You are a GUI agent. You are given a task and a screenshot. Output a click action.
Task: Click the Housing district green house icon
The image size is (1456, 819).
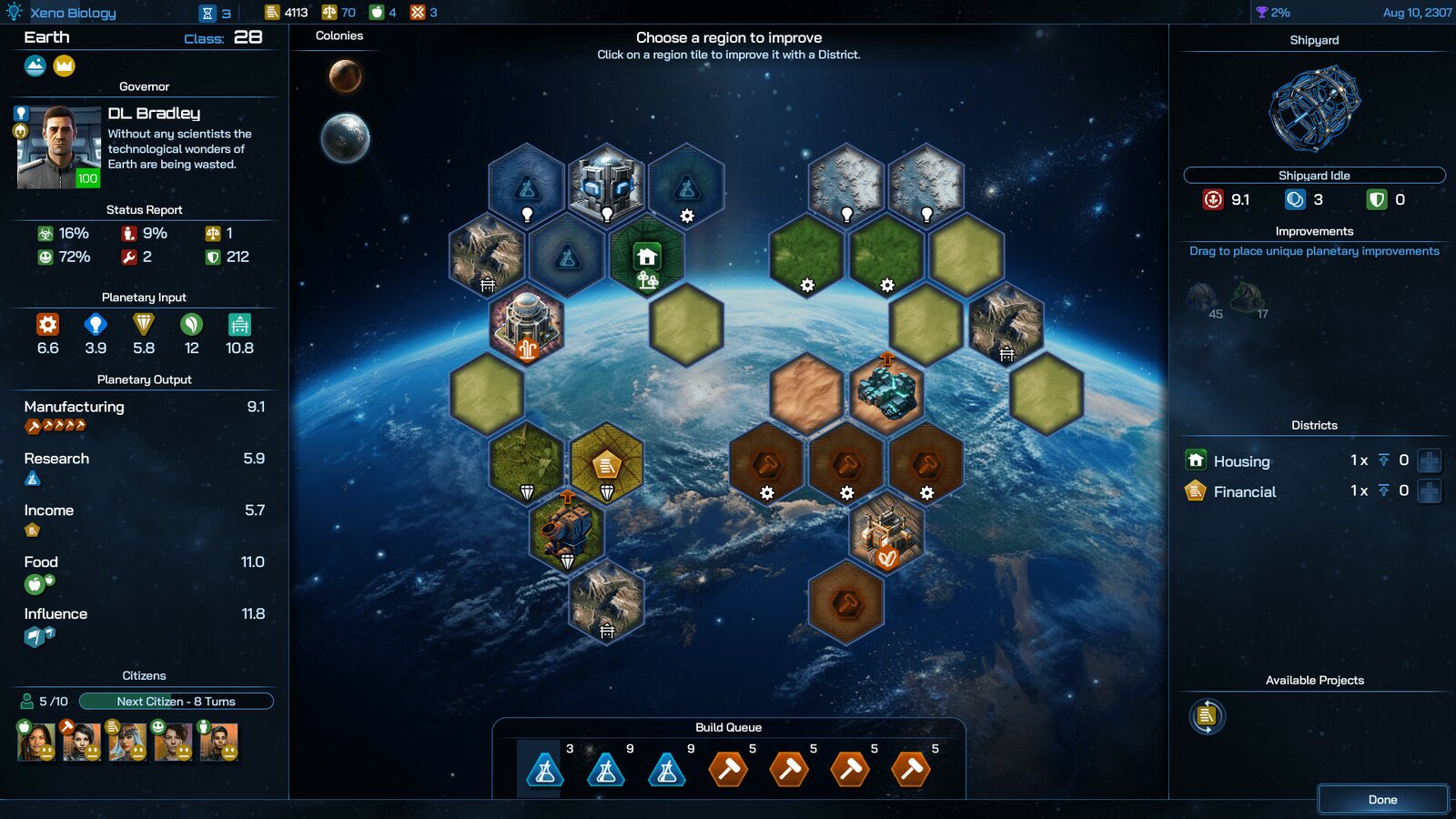[x=1194, y=460]
